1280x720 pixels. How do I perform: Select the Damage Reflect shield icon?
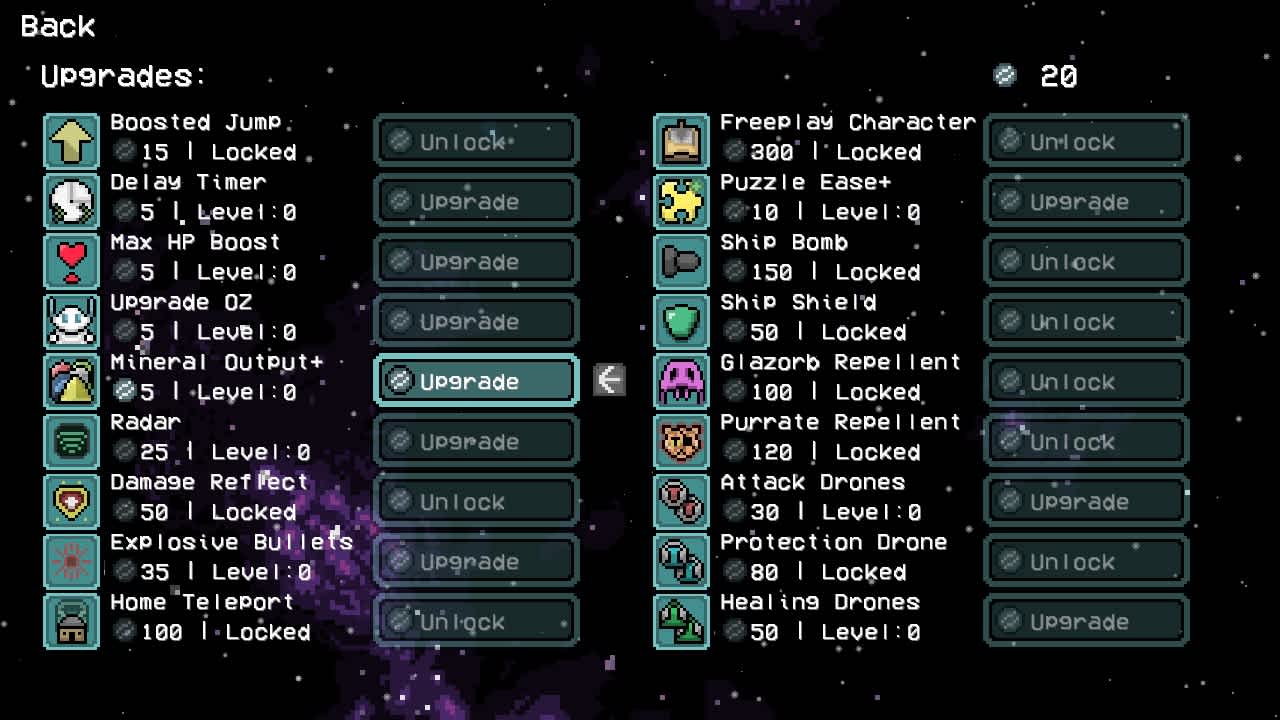coord(71,501)
